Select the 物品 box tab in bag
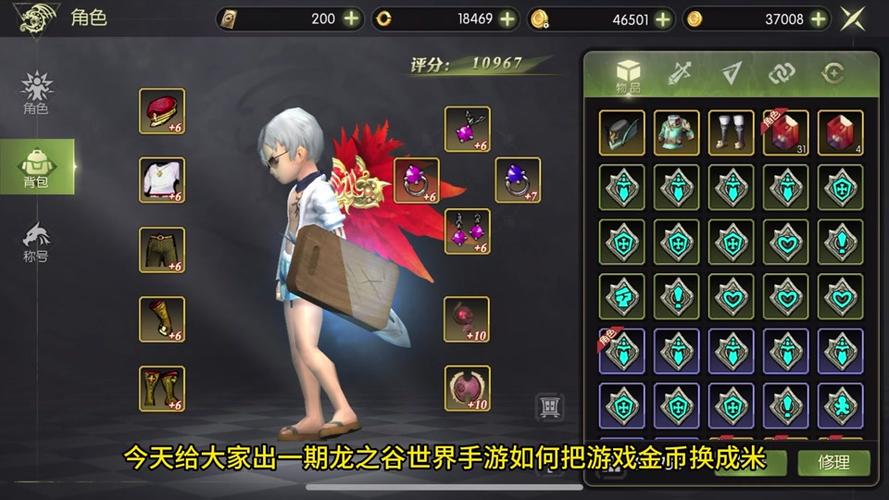Viewport: 889px width, 500px height. [x=628, y=74]
